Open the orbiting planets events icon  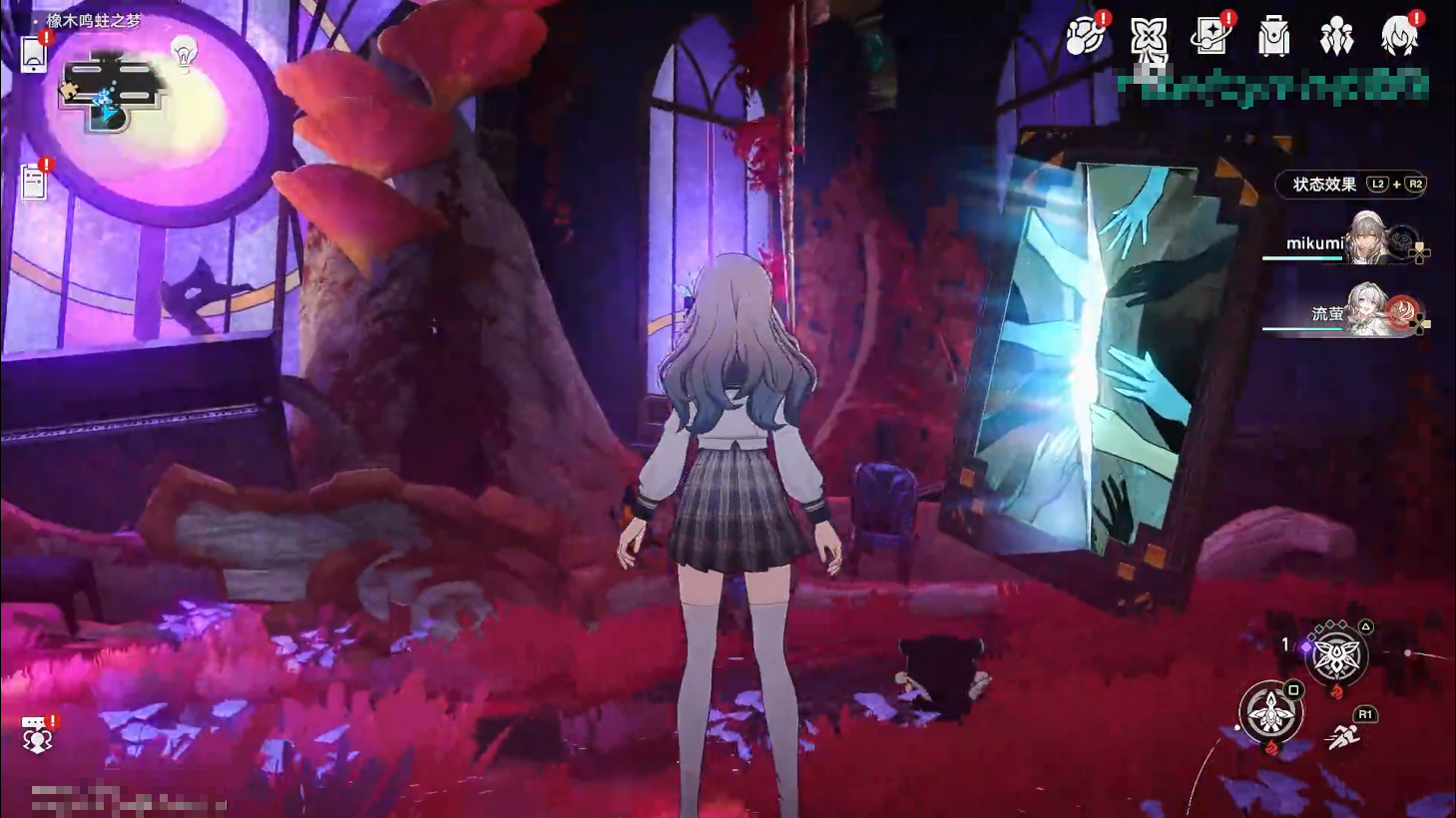click(1085, 37)
